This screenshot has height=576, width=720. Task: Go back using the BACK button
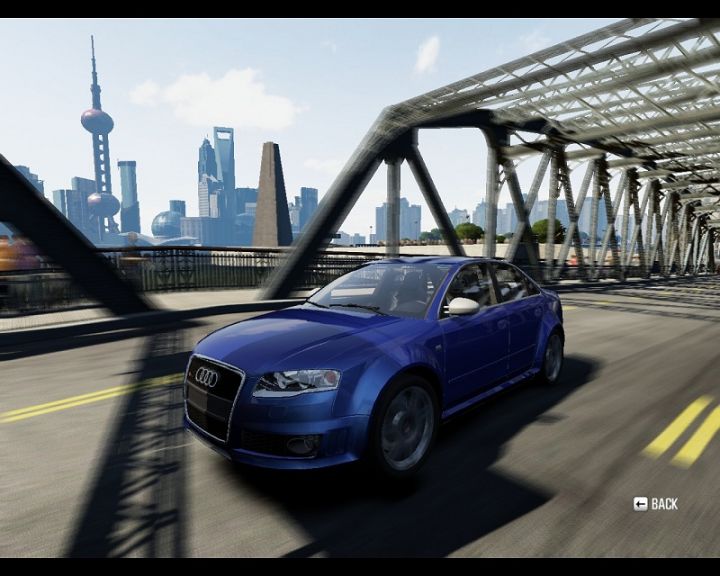pyautogui.click(x=656, y=504)
